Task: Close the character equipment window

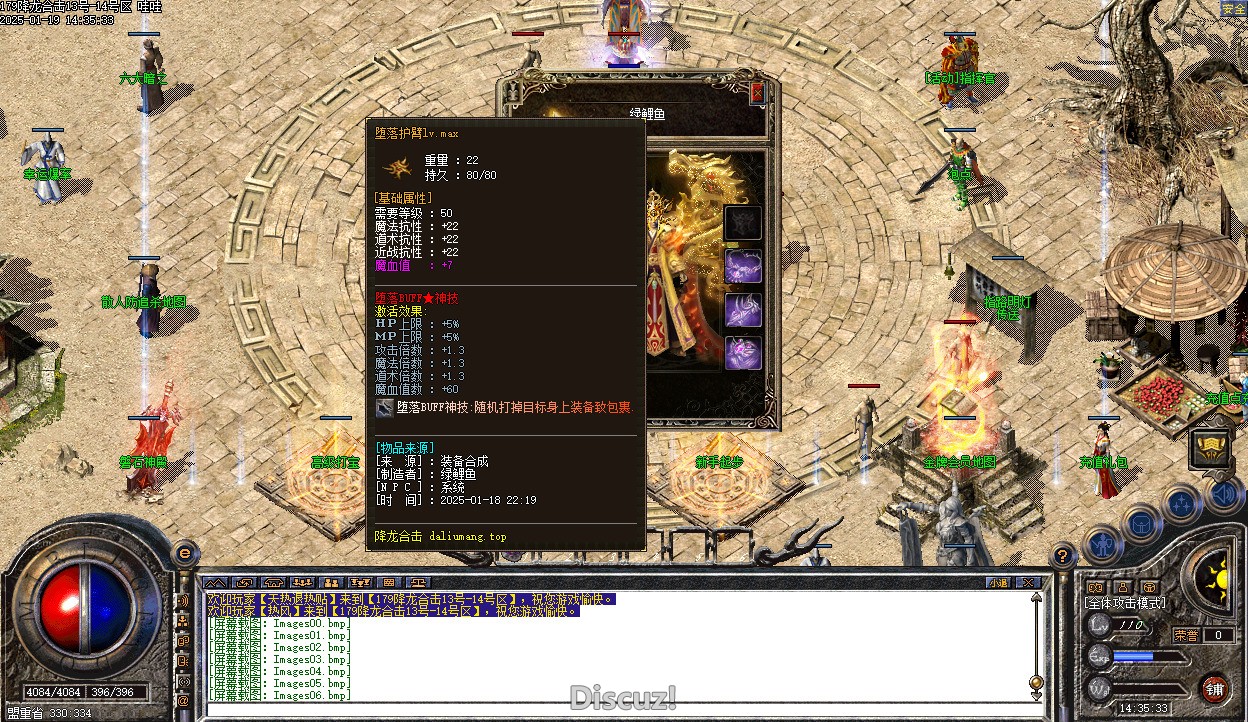Action: (x=757, y=92)
